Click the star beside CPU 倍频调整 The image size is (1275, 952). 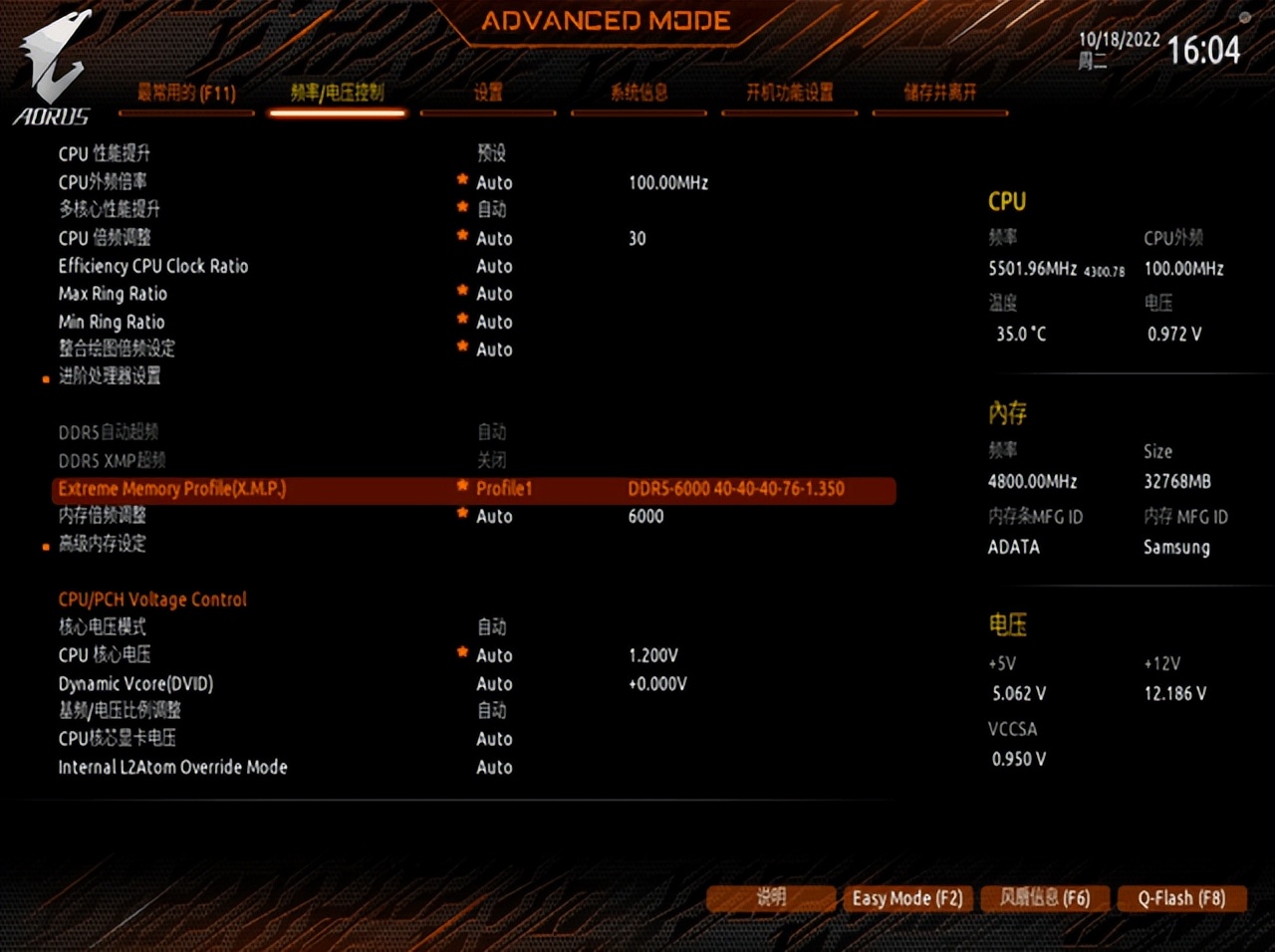[461, 234]
